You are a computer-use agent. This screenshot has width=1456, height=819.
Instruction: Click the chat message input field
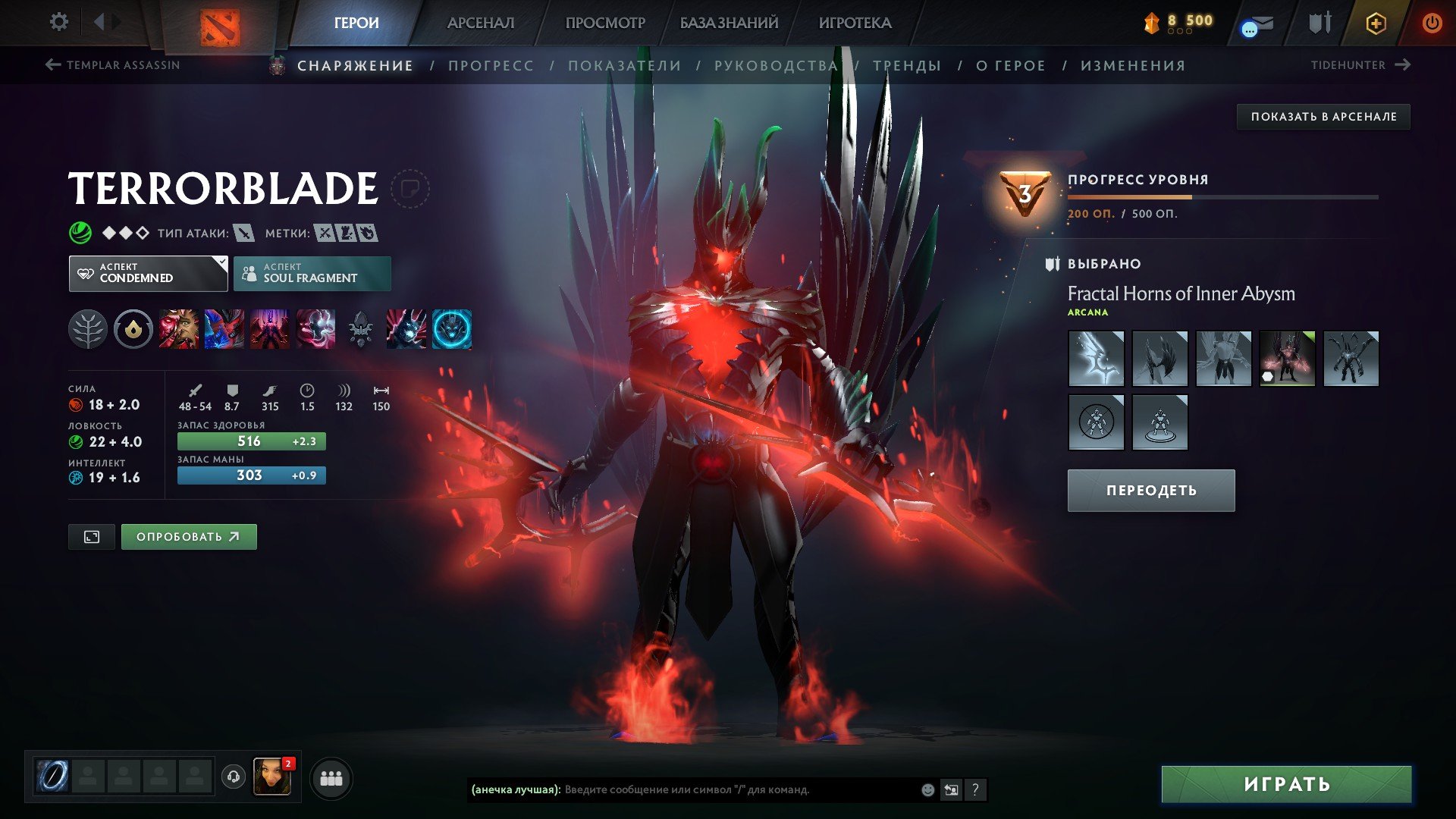[720, 789]
